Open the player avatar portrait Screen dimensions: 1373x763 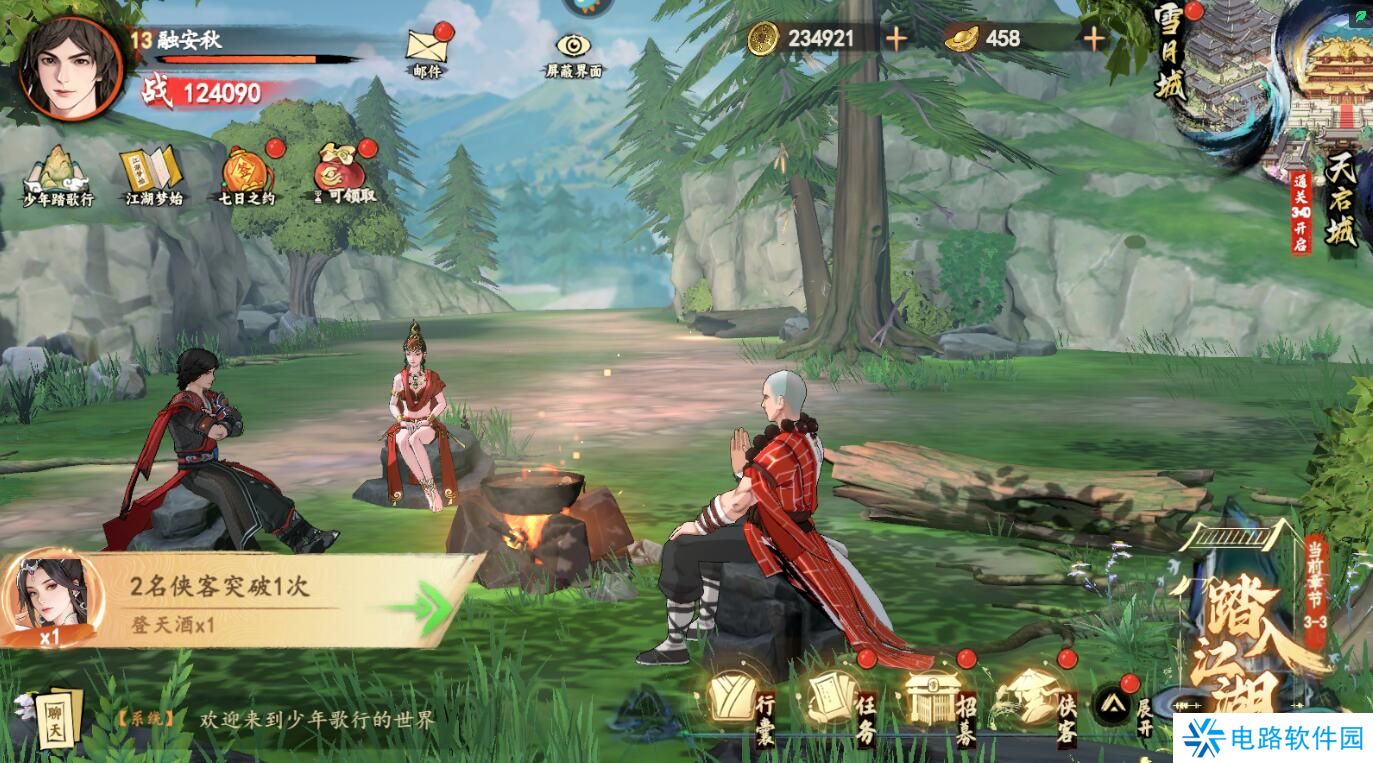click(x=70, y=68)
